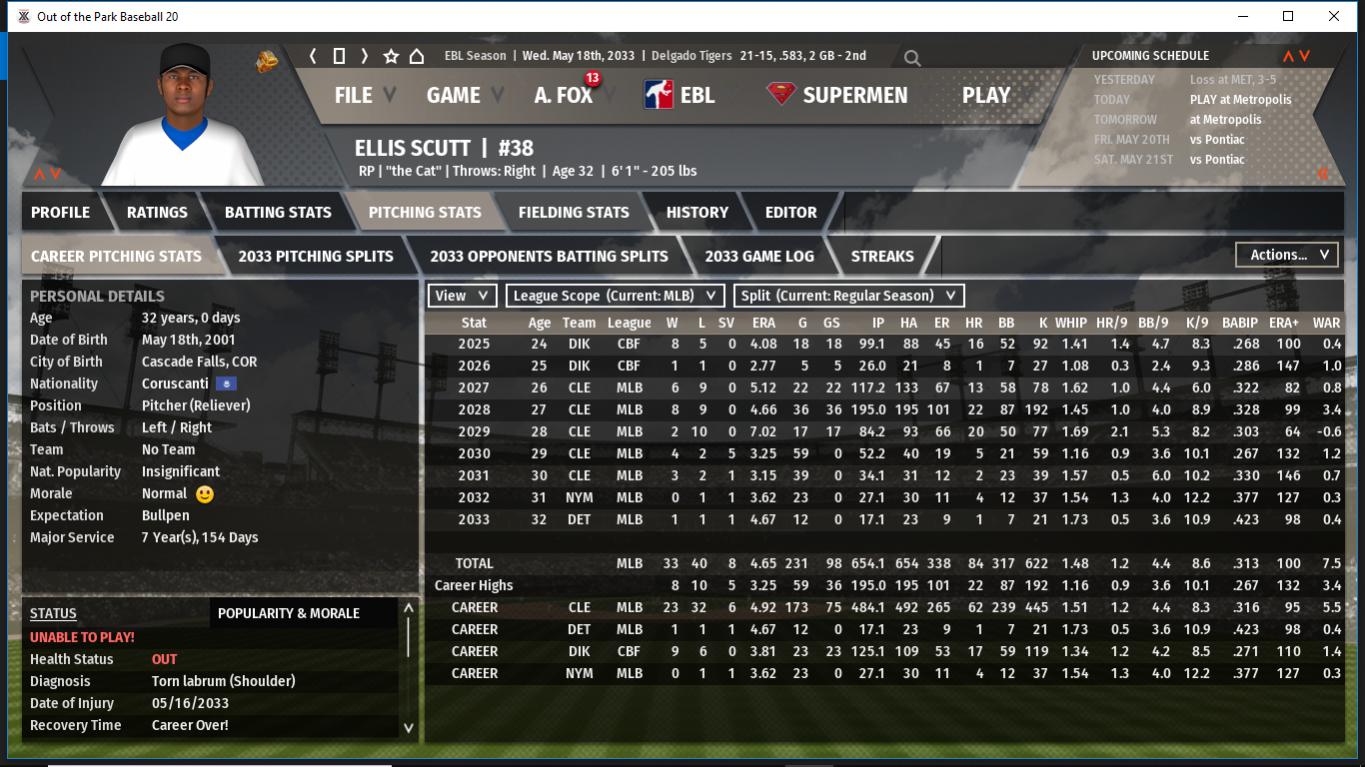
Task: Switch to the STREAKS subtab
Action: pos(882,256)
